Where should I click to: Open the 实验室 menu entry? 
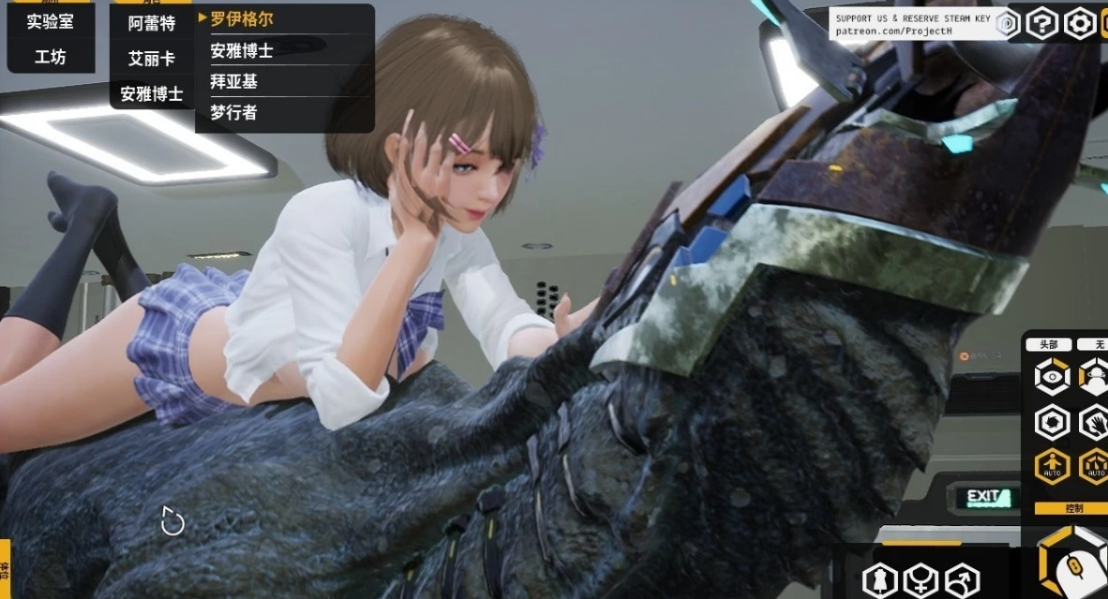point(50,20)
